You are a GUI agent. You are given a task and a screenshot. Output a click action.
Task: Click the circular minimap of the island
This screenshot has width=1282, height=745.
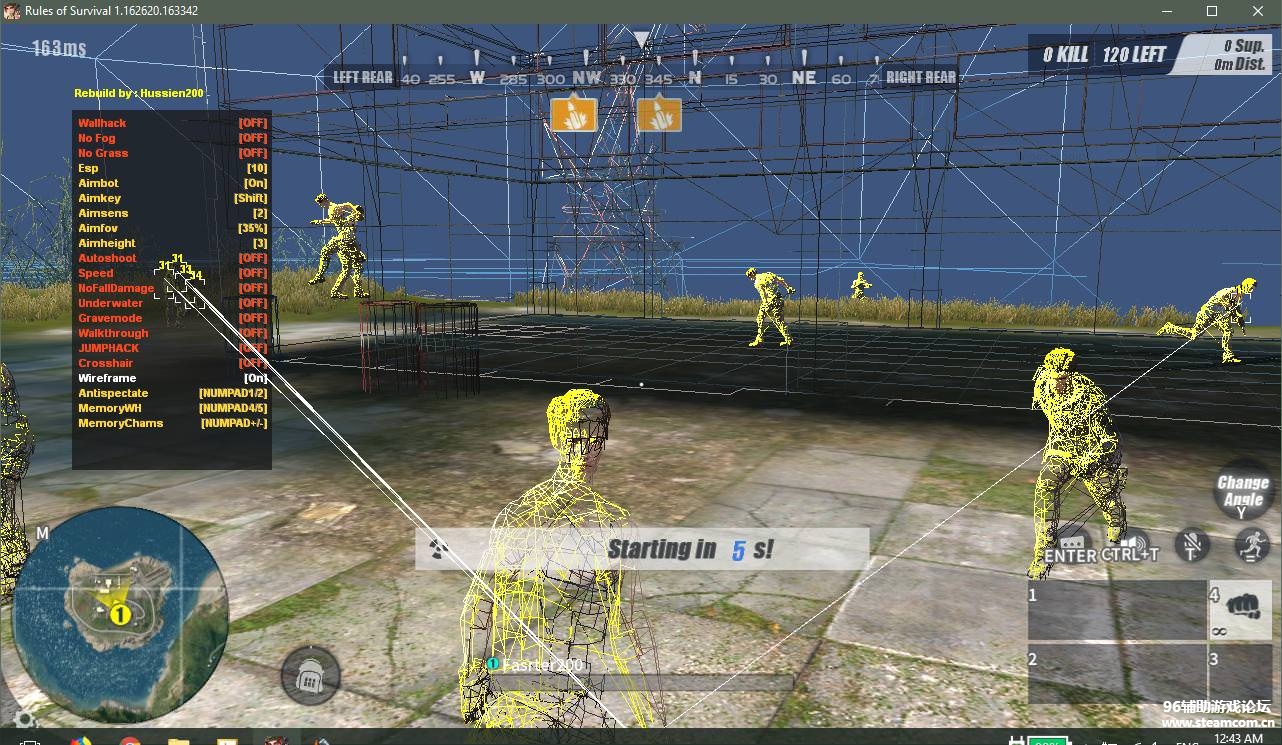(120, 610)
